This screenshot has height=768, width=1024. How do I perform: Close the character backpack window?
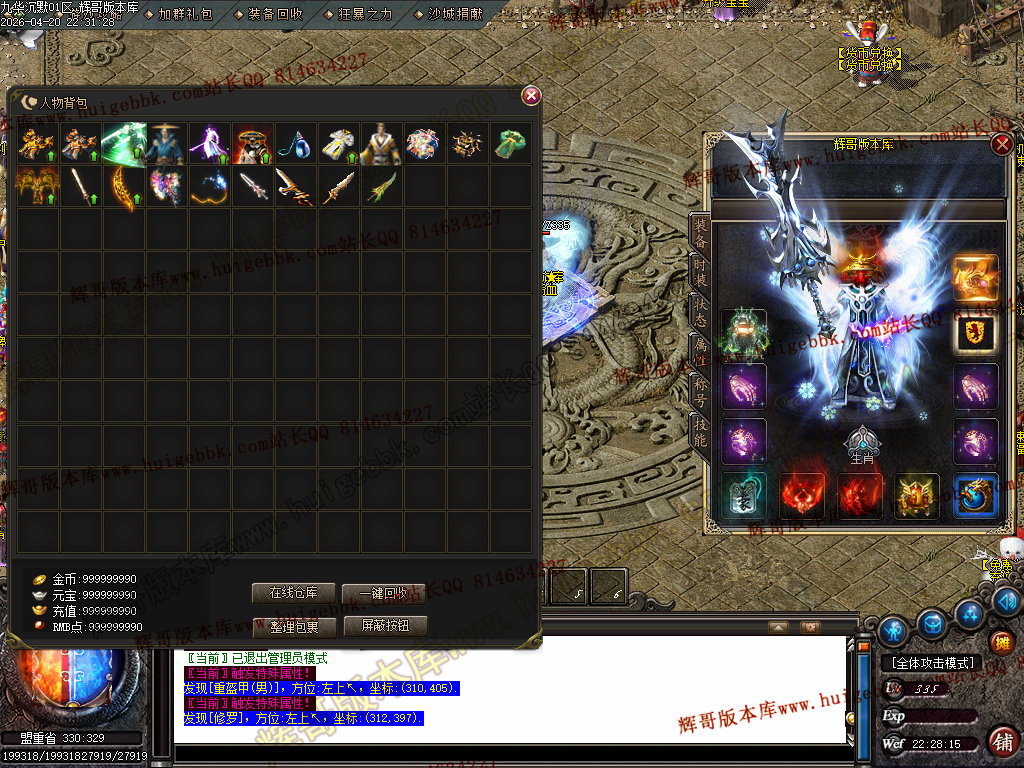point(531,96)
